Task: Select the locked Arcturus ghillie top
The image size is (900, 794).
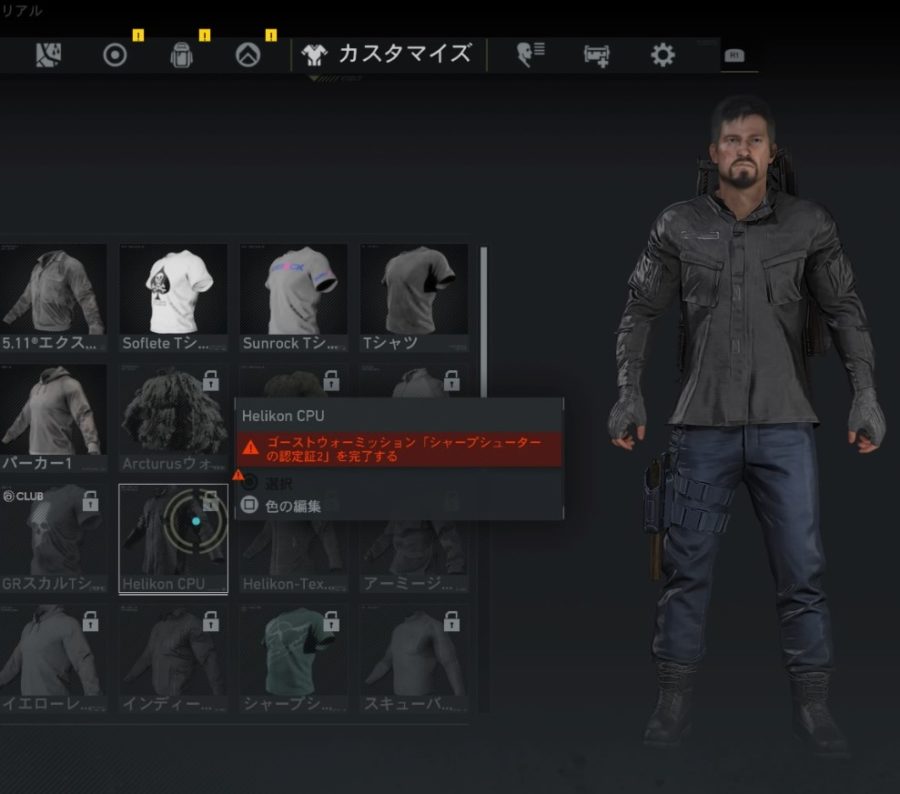Action: (173, 418)
